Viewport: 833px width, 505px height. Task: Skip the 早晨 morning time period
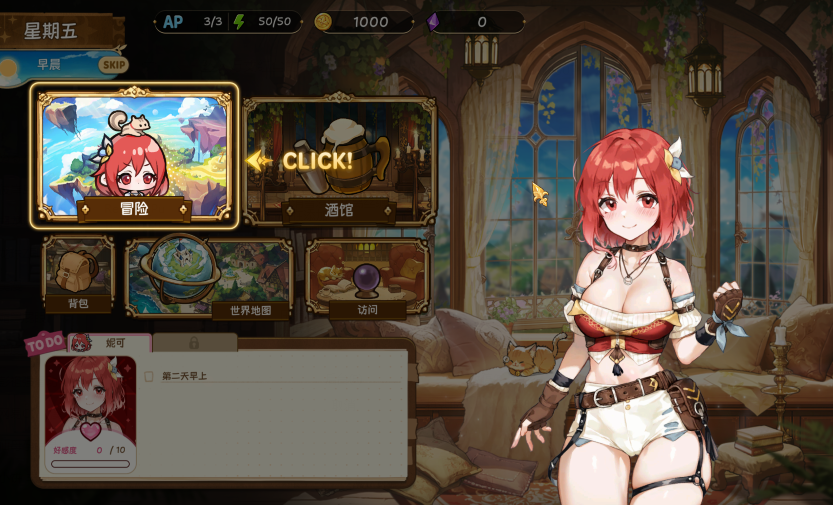[x=112, y=65]
